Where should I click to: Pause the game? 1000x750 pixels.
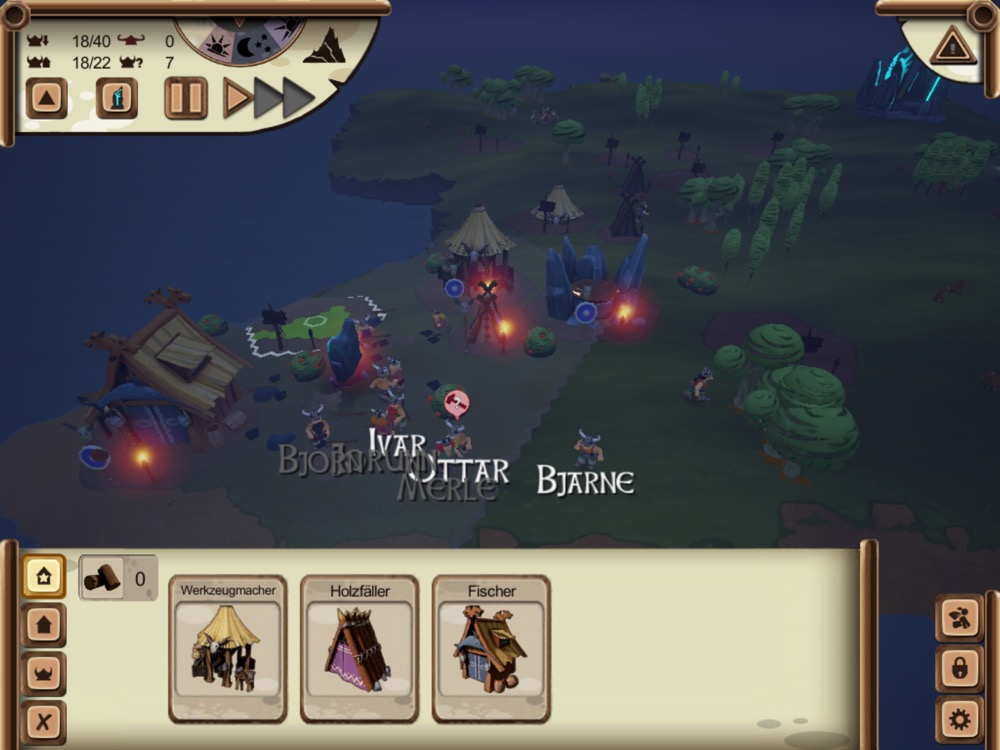(x=186, y=98)
